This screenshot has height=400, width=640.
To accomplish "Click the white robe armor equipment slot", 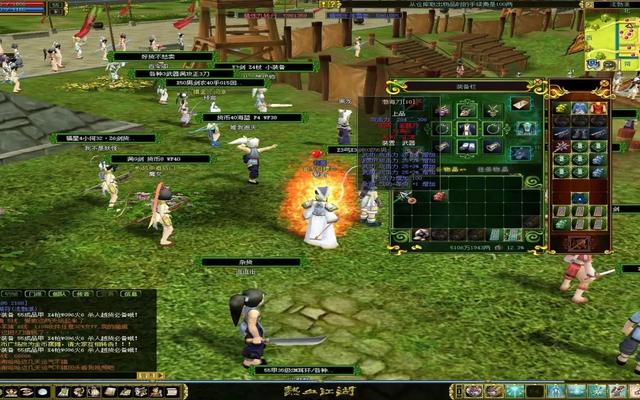I will click(466, 128).
